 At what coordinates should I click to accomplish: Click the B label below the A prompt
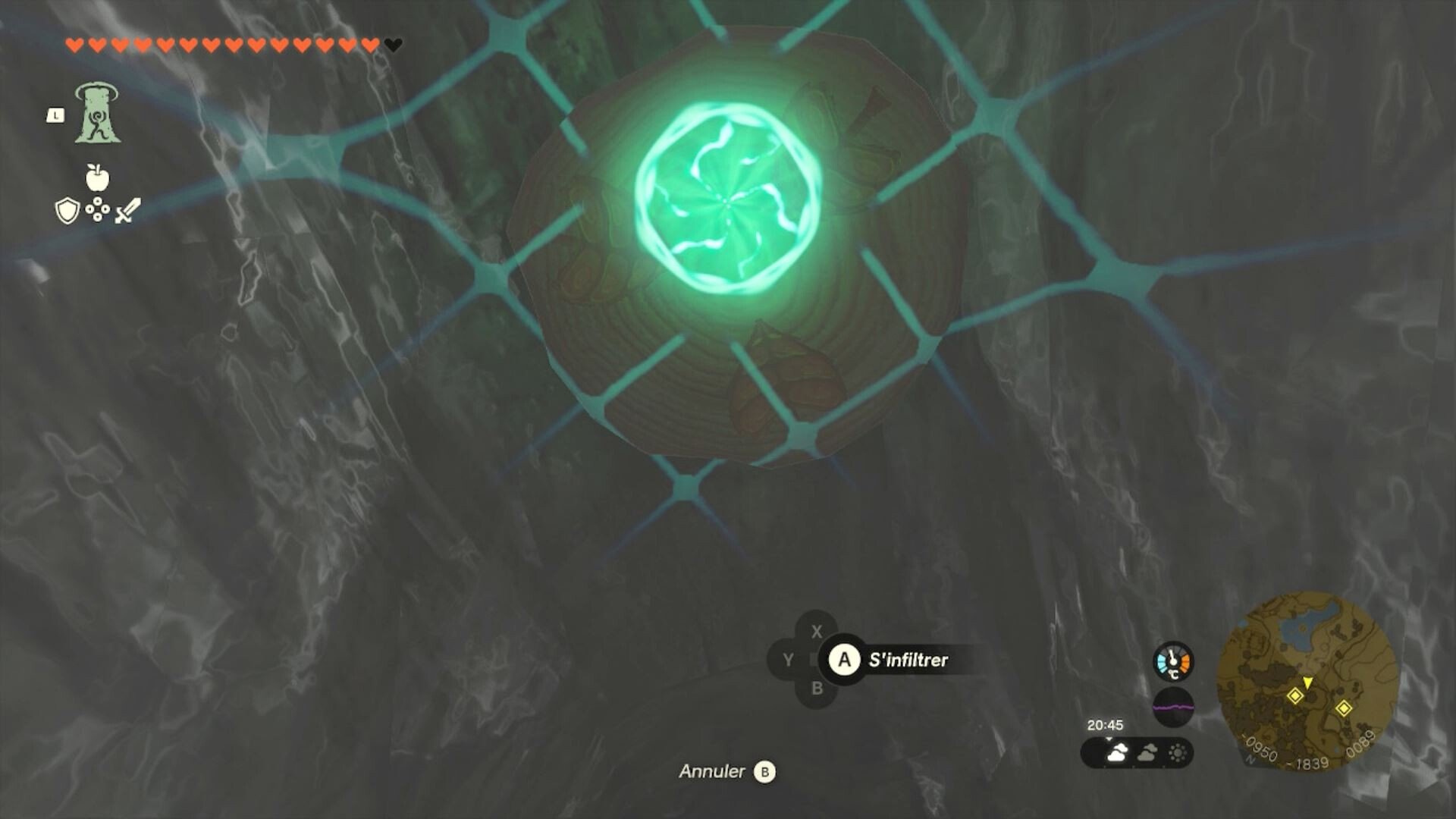(x=816, y=689)
